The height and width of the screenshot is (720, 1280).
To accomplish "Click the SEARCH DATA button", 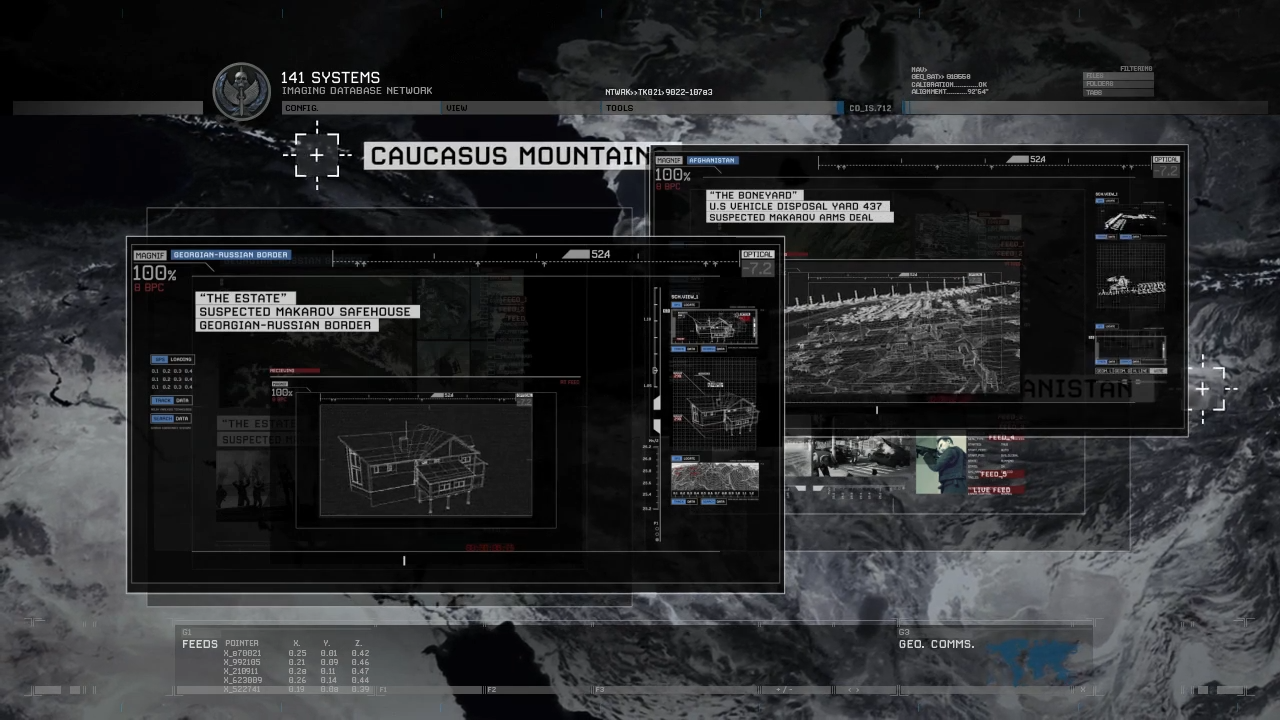I will 171,419.
